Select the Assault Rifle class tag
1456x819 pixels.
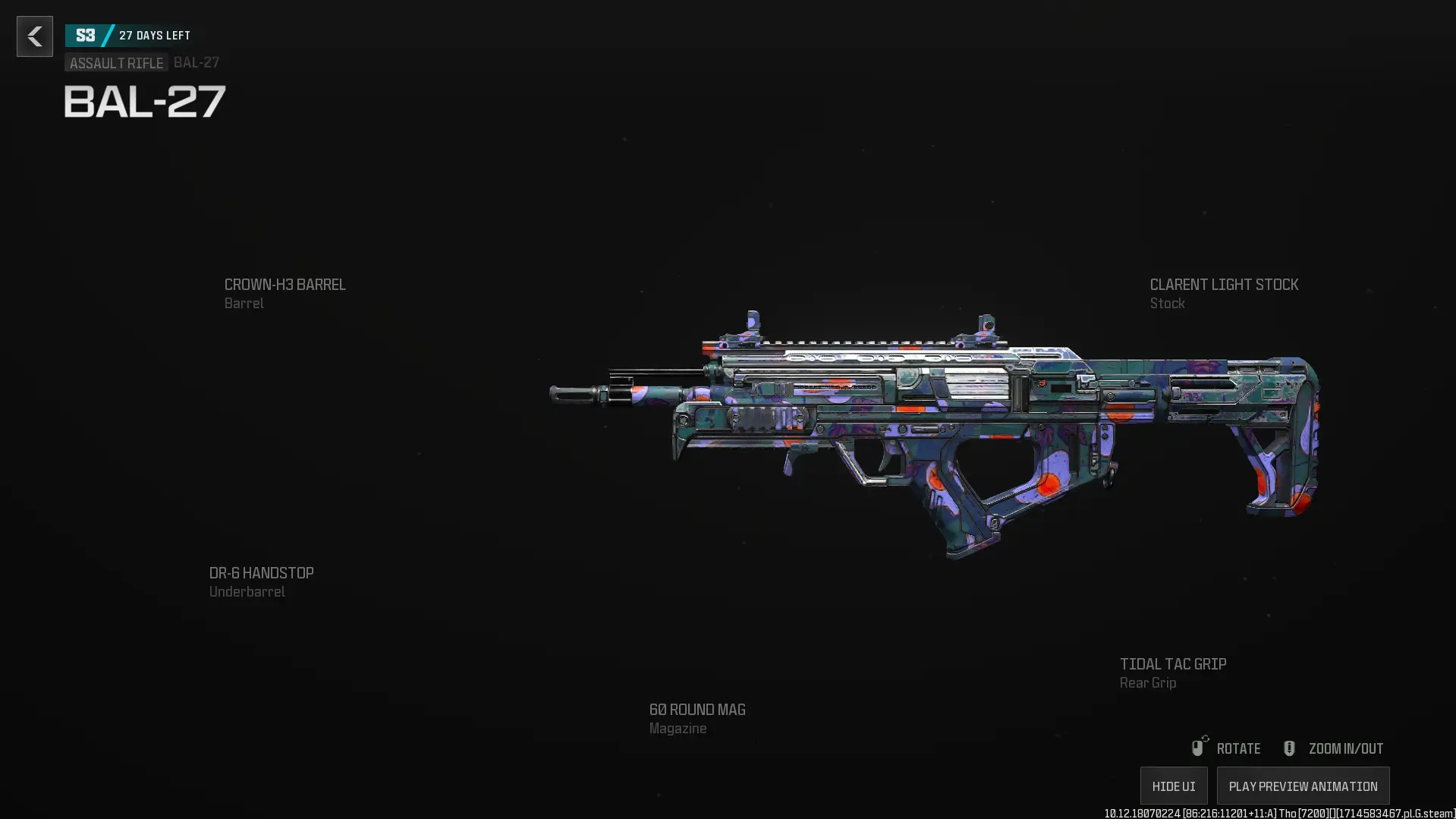(x=115, y=63)
